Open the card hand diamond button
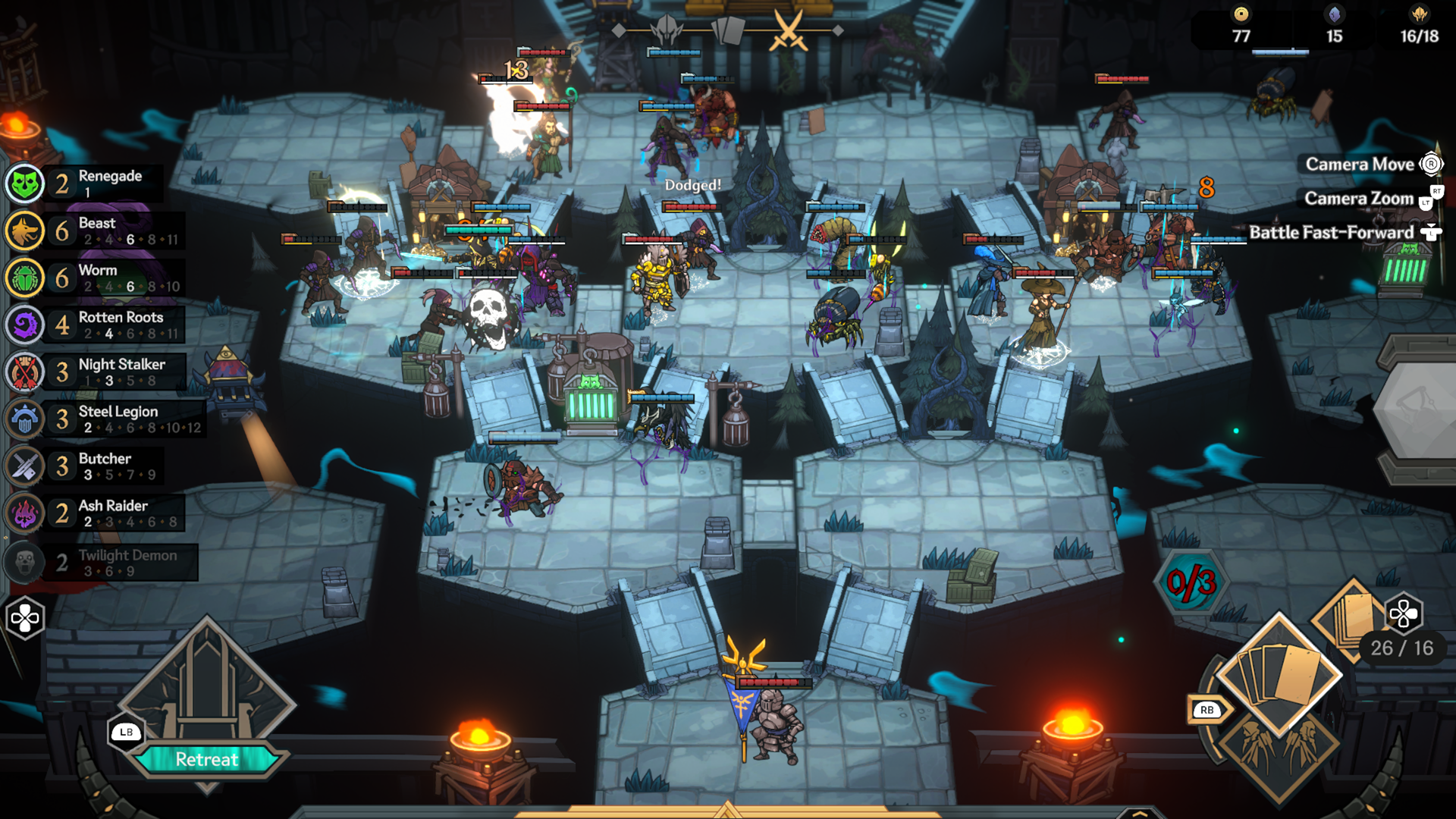This screenshot has height=819, width=1456. click(x=1279, y=673)
